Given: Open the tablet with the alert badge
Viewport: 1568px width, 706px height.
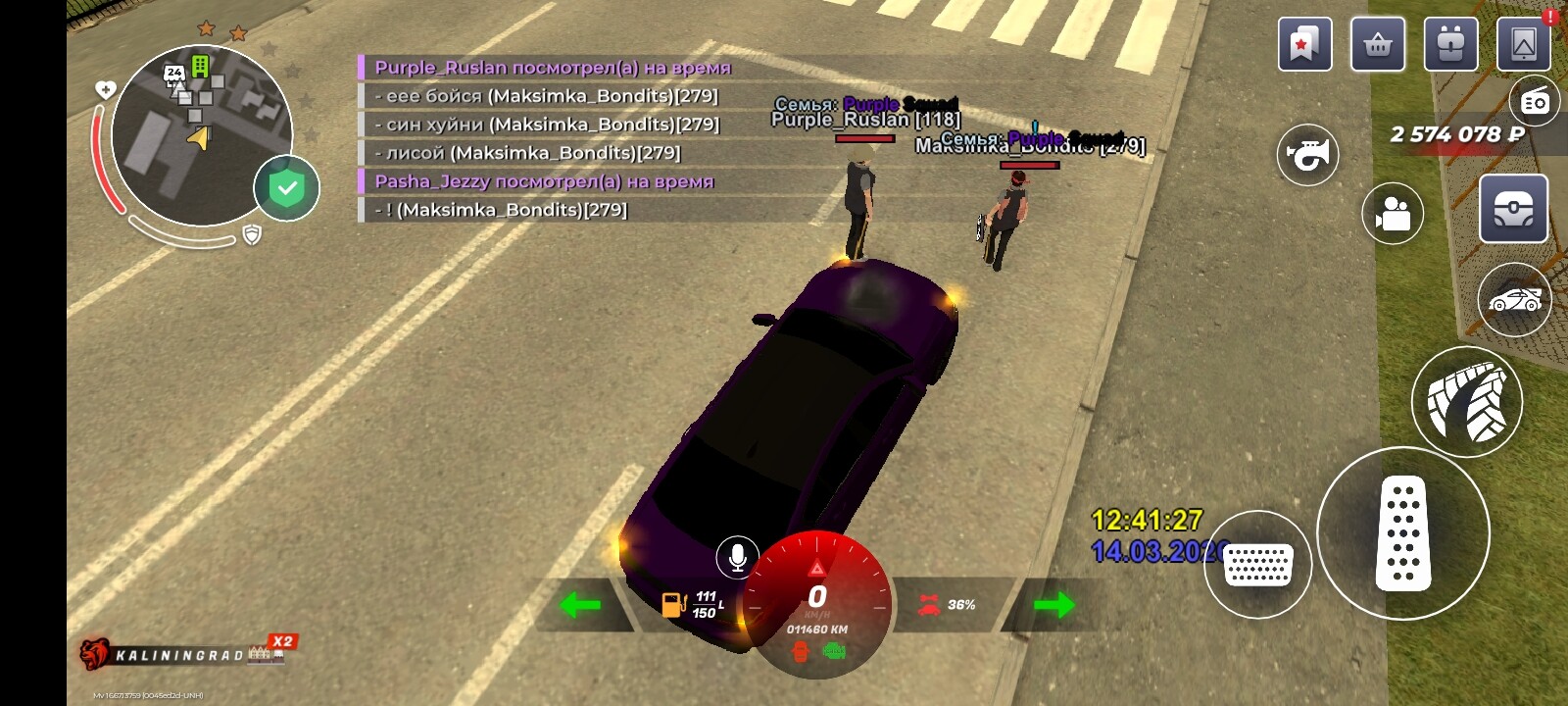Looking at the screenshot, I should pyautogui.click(x=1524, y=44).
